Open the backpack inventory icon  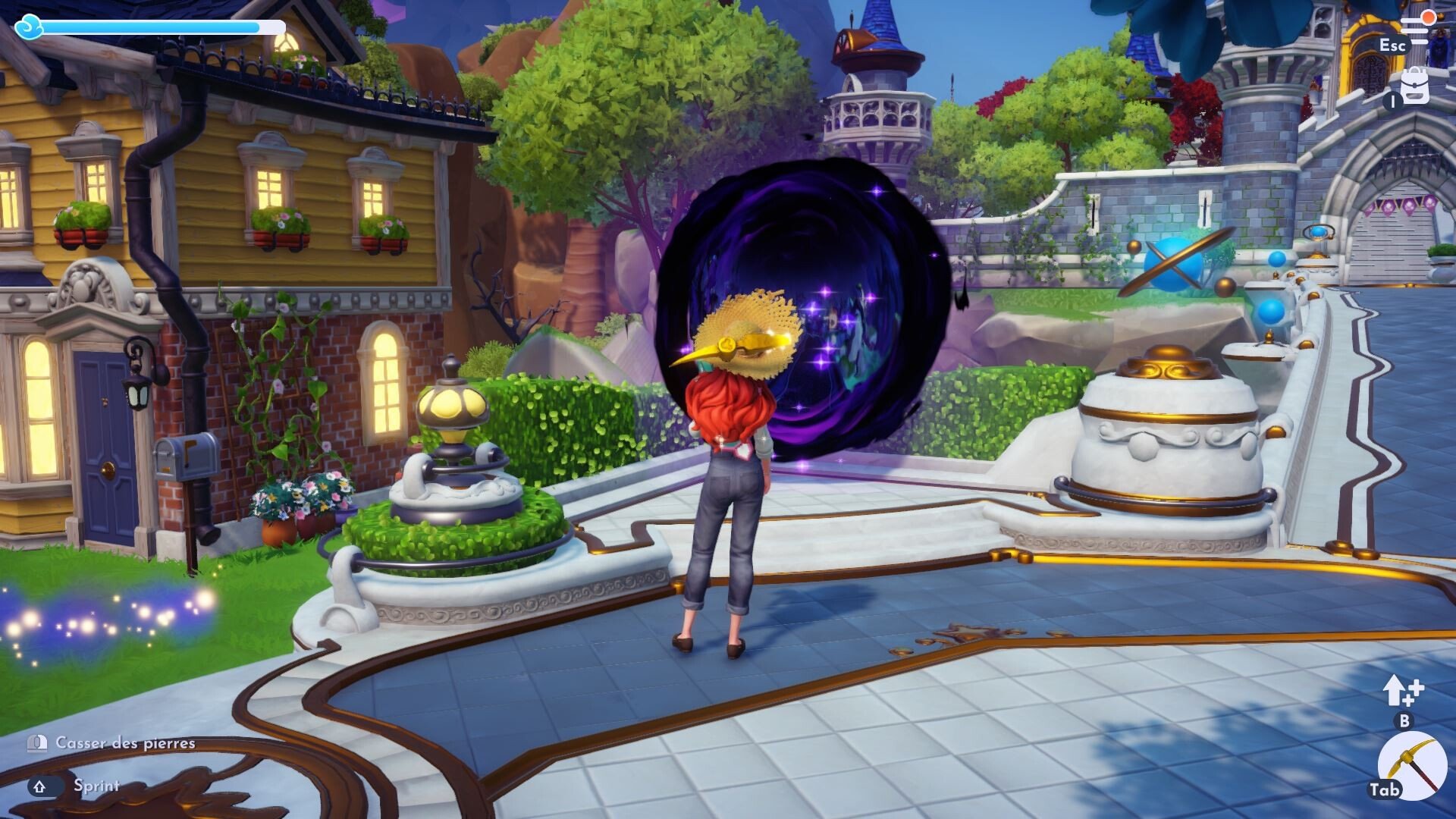1415,87
